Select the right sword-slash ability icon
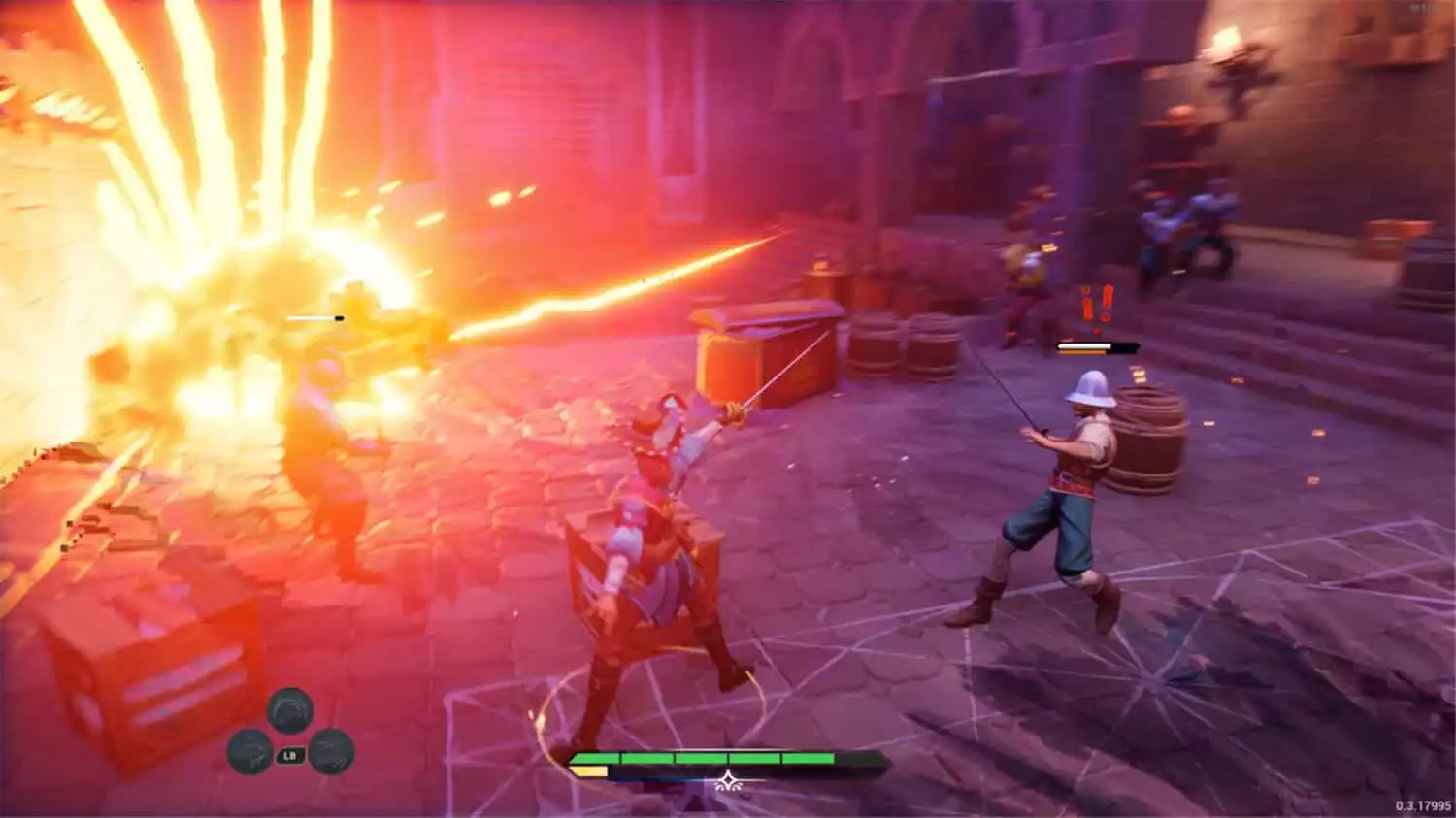 point(332,752)
